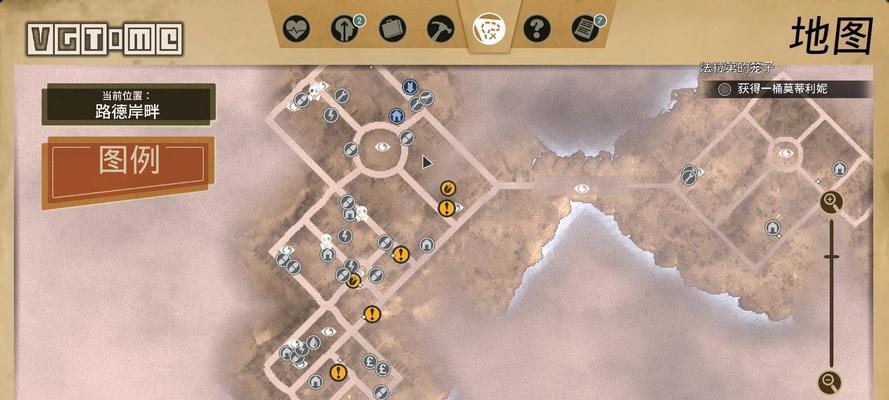Open the skills tab with head-and-arrow icon

point(345,28)
